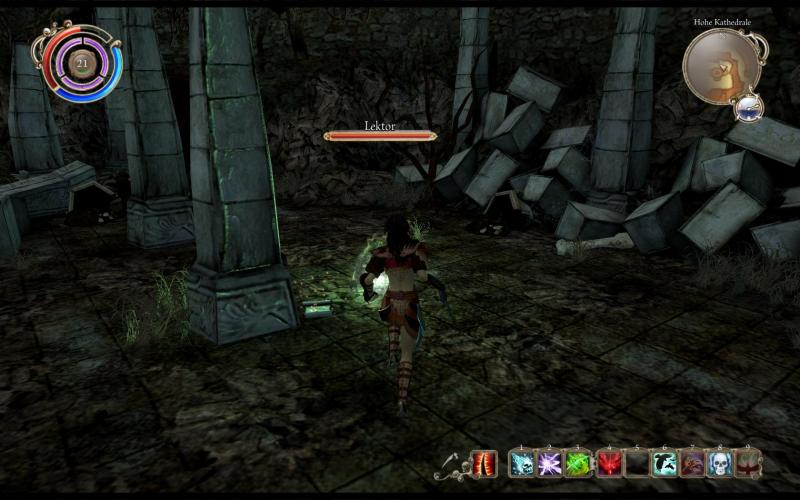Trigger the red demon wings skill
The image size is (800, 500).
tap(607, 463)
